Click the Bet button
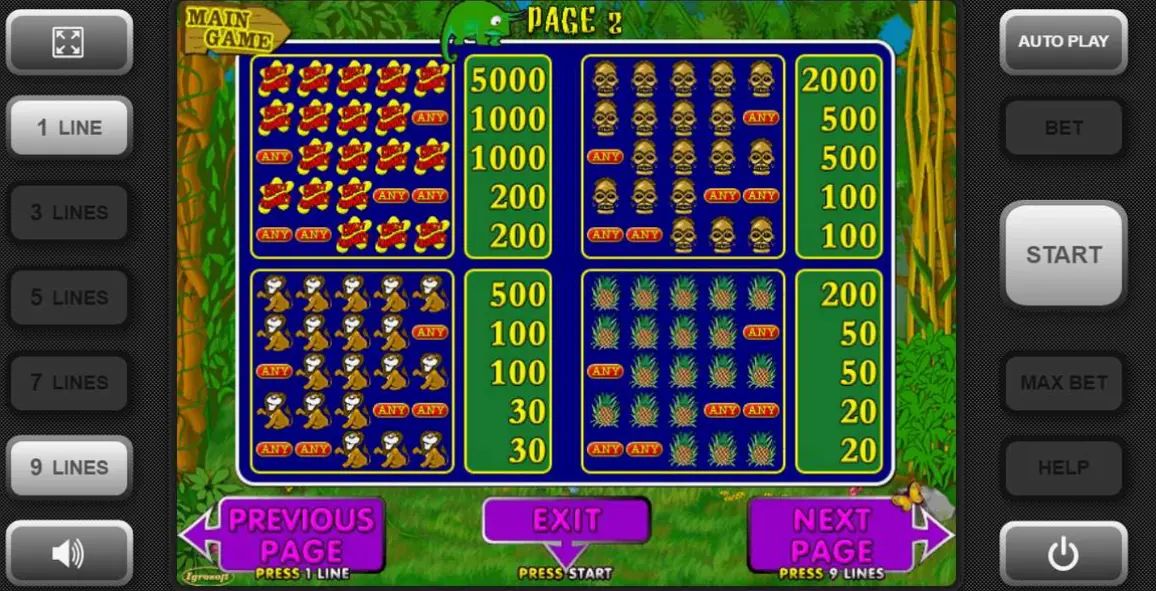This screenshot has height=591, width=1156. (x=1063, y=127)
